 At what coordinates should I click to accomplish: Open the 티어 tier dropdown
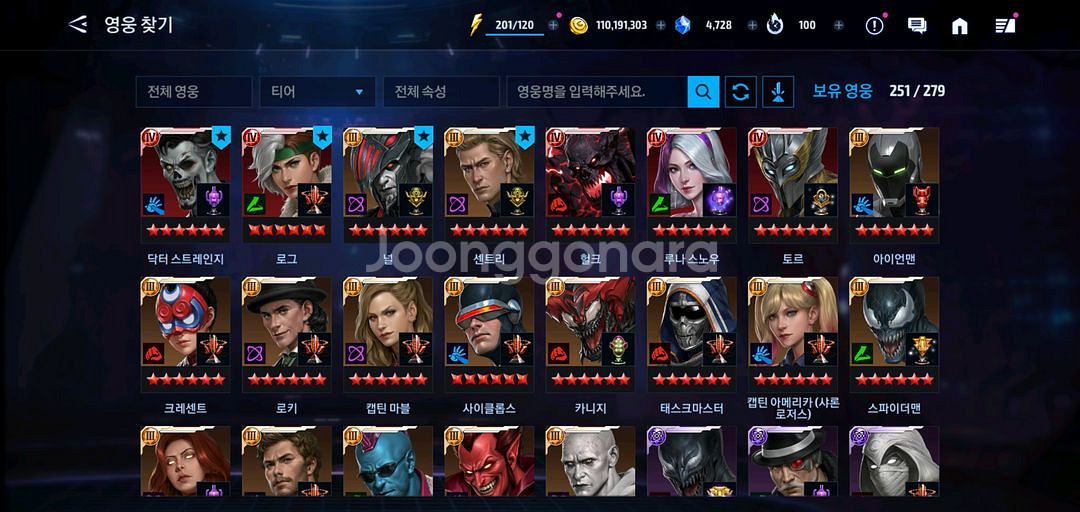tap(317, 92)
